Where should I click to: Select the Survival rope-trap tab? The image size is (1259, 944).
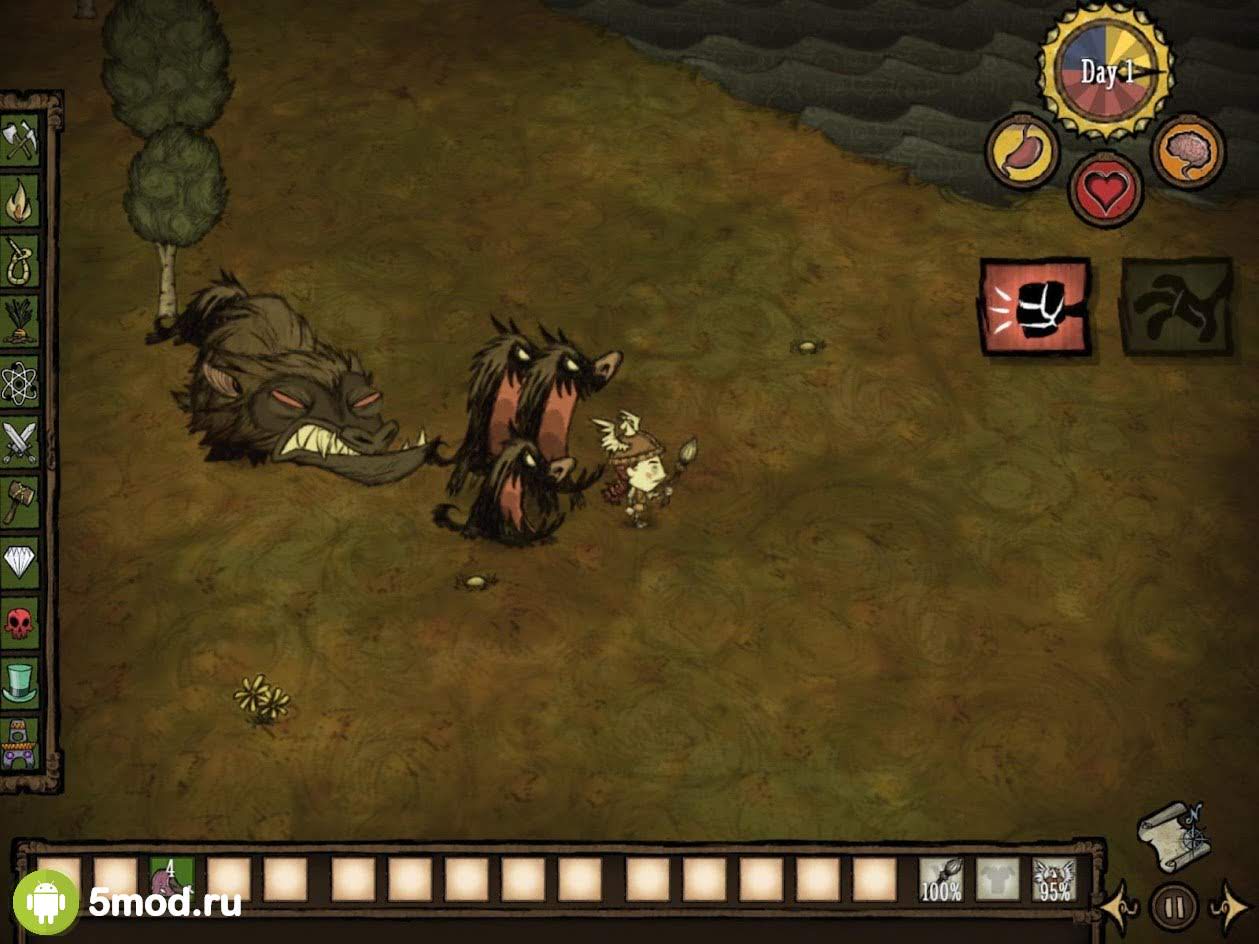tap(20, 261)
